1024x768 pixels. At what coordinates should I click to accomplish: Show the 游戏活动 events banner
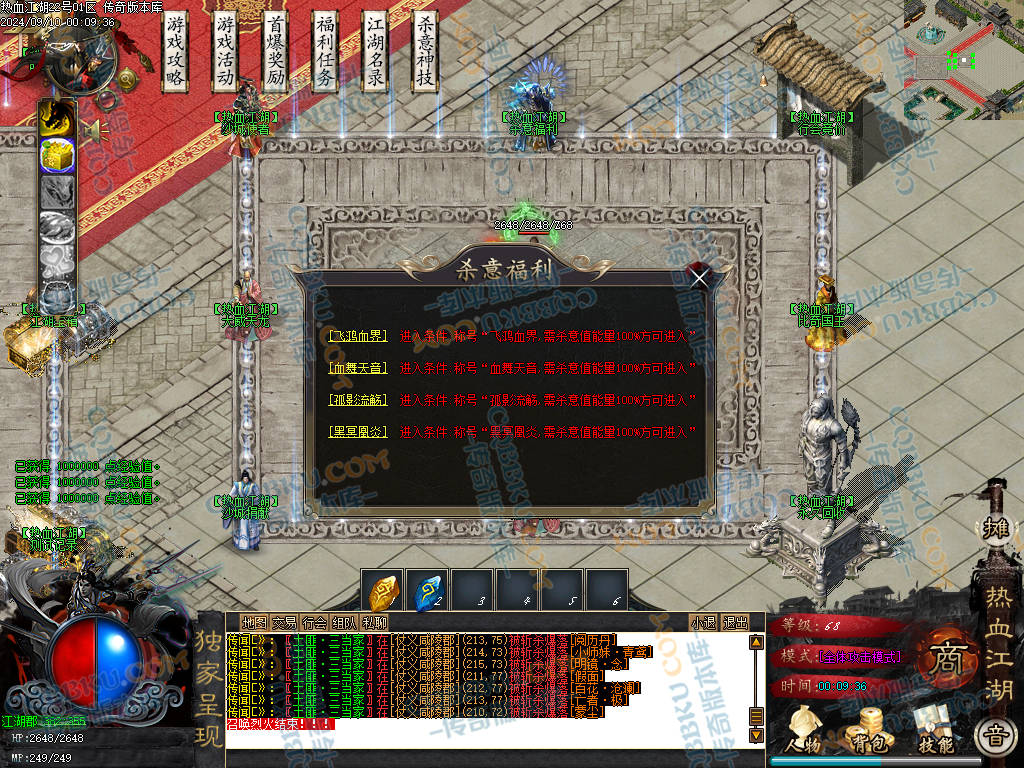click(x=226, y=51)
